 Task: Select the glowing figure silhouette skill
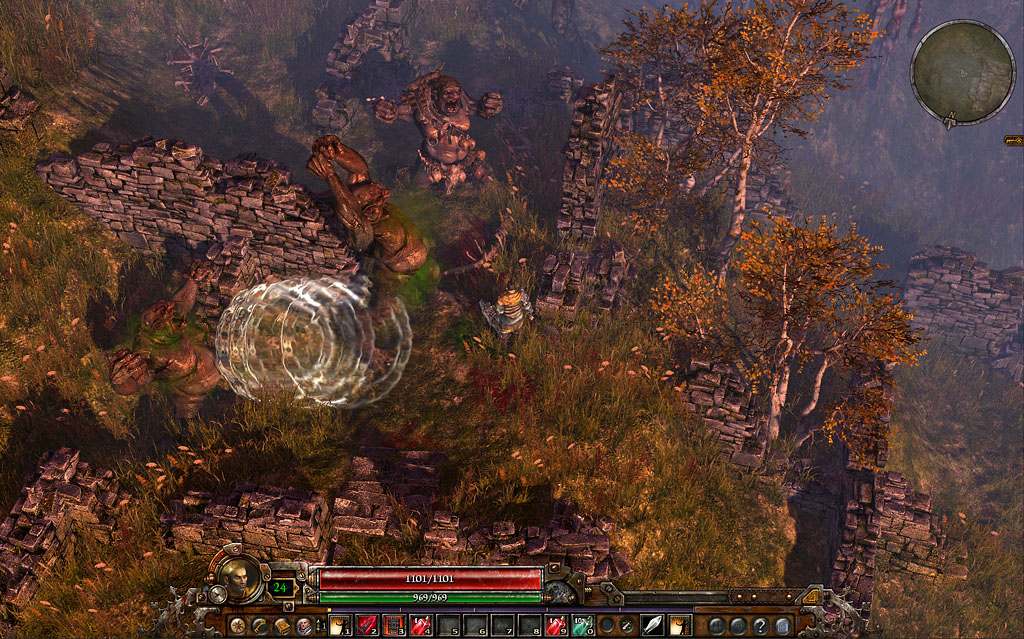pyautogui.click(x=679, y=626)
